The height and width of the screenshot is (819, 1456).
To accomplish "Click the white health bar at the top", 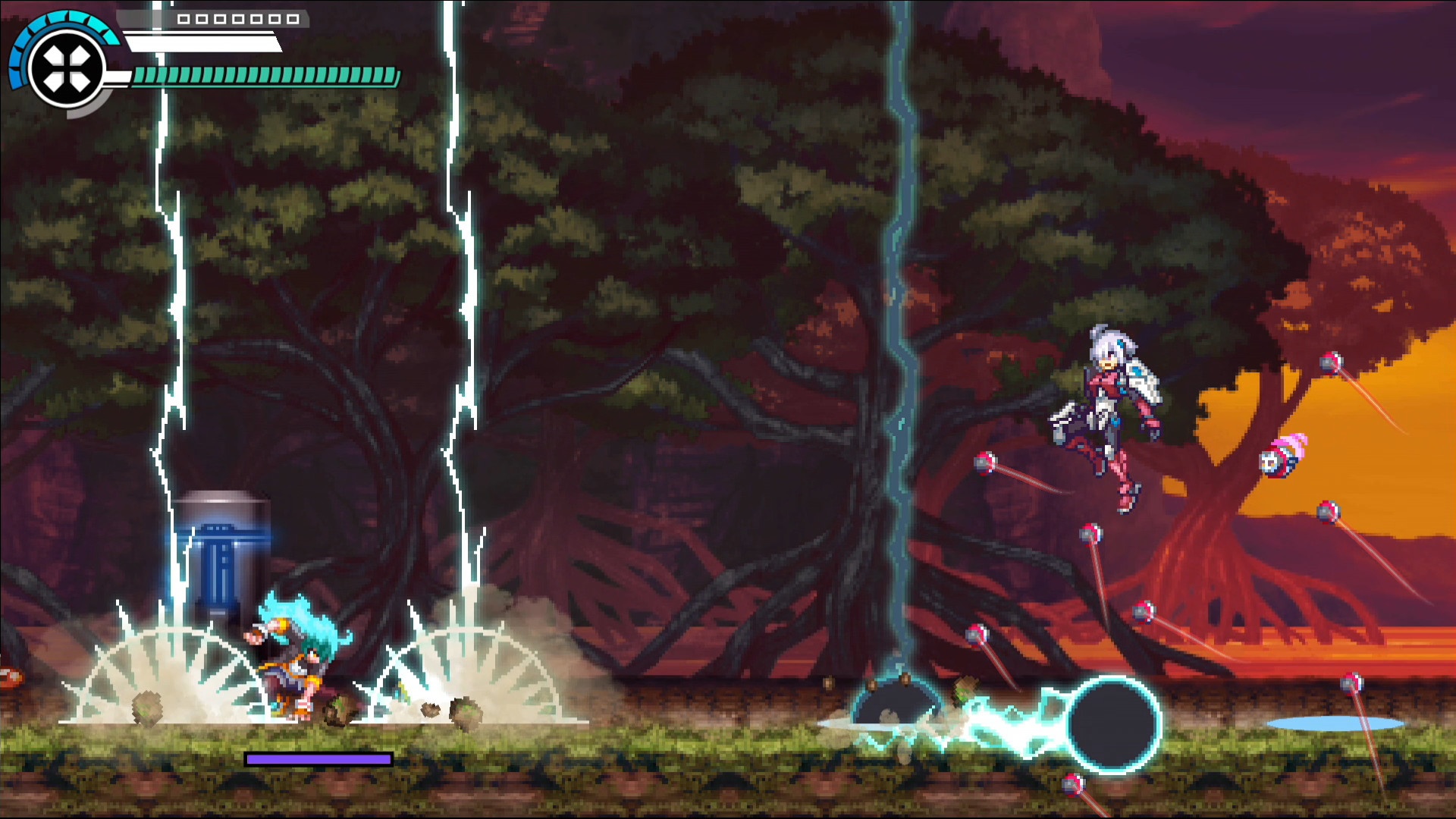I will click(x=201, y=42).
